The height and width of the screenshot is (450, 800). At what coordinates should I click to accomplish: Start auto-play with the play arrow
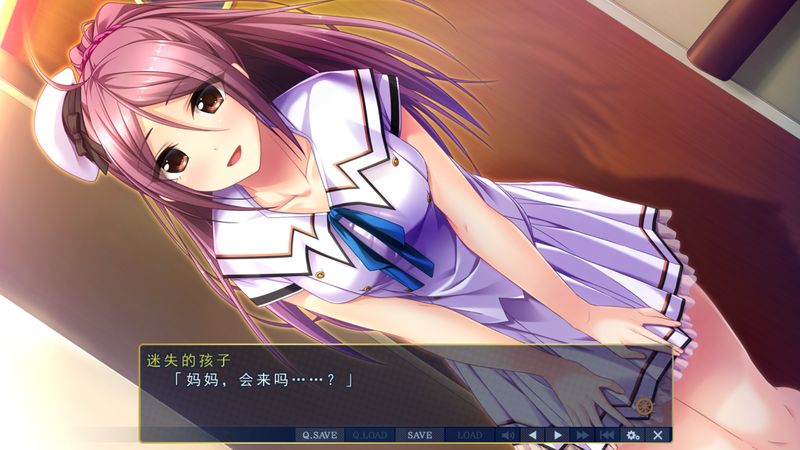point(557,435)
